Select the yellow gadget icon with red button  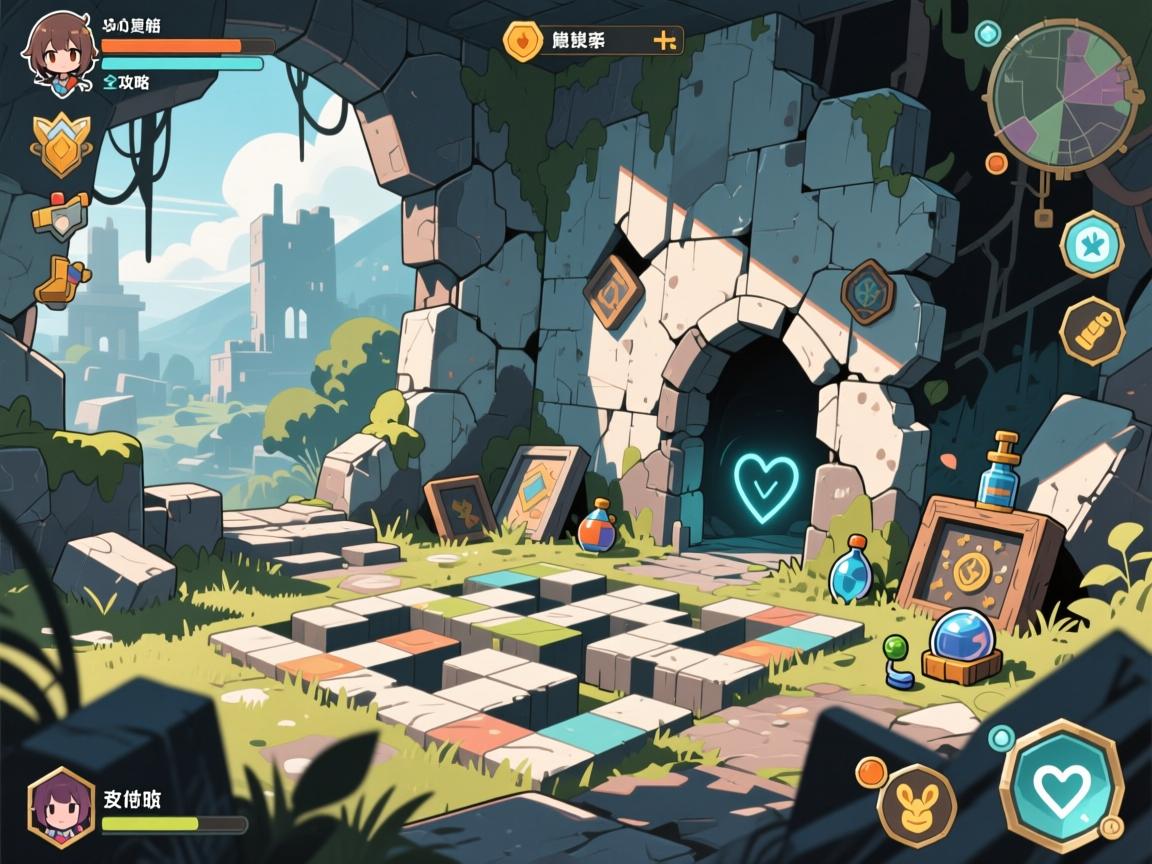coord(60,213)
